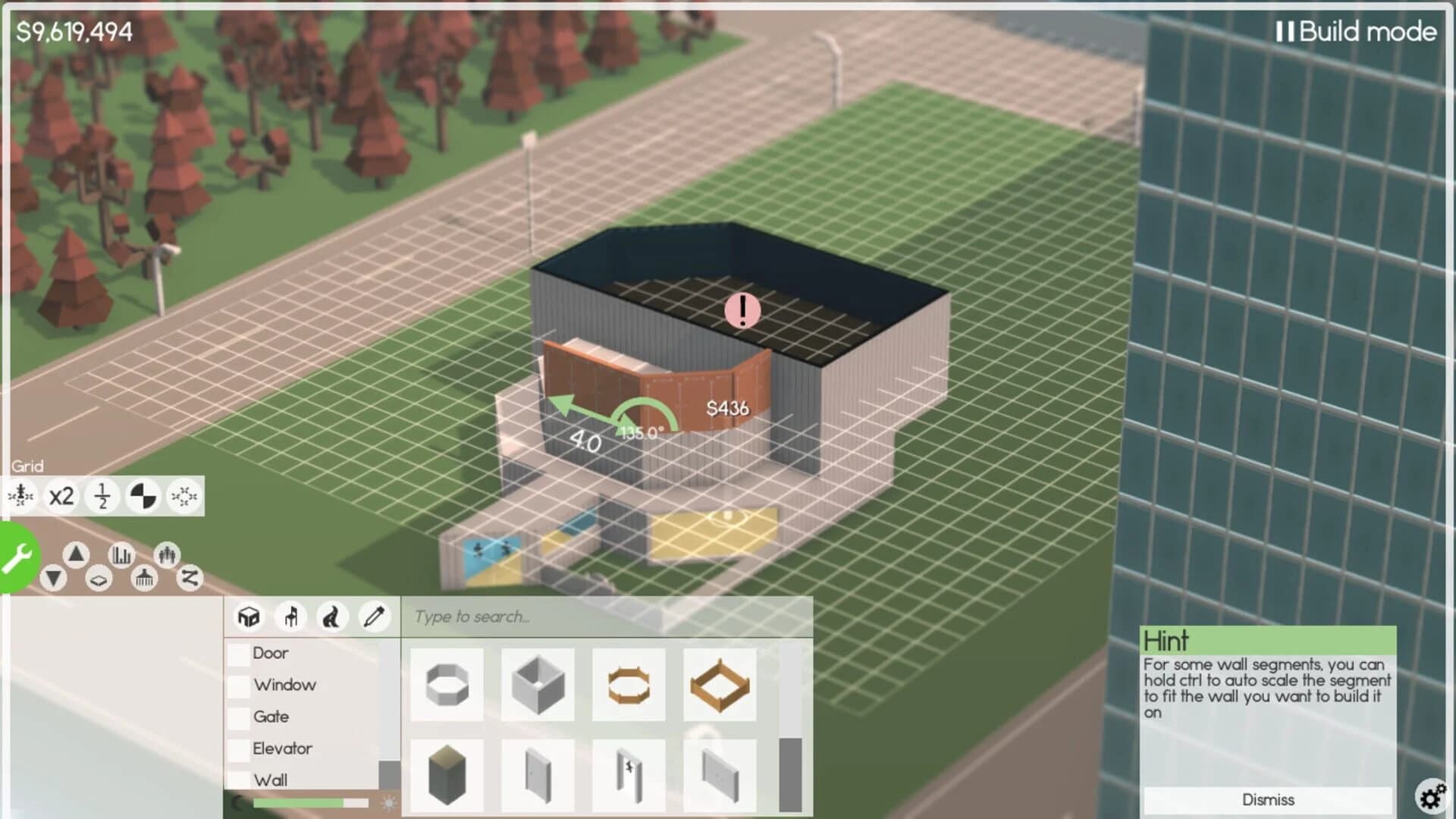The height and width of the screenshot is (819, 1456).
Task: Click the people overlay icon
Action: (x=167, y=555)
